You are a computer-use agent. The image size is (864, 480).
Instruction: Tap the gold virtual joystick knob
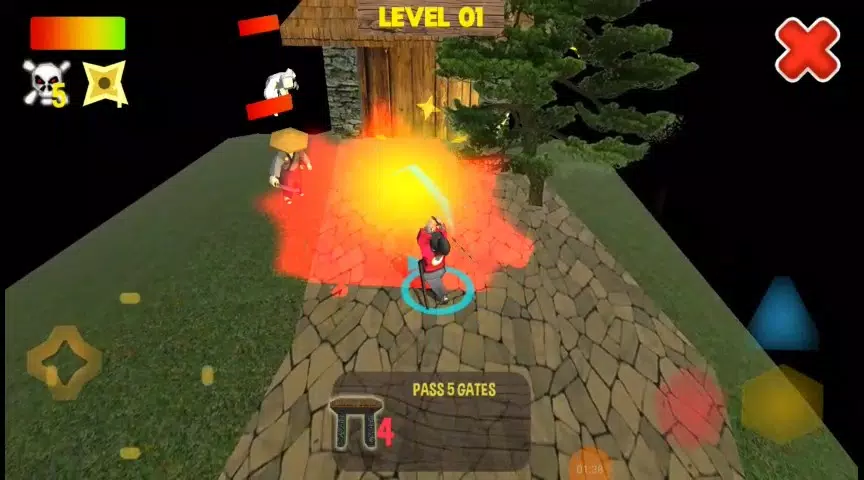64,362
